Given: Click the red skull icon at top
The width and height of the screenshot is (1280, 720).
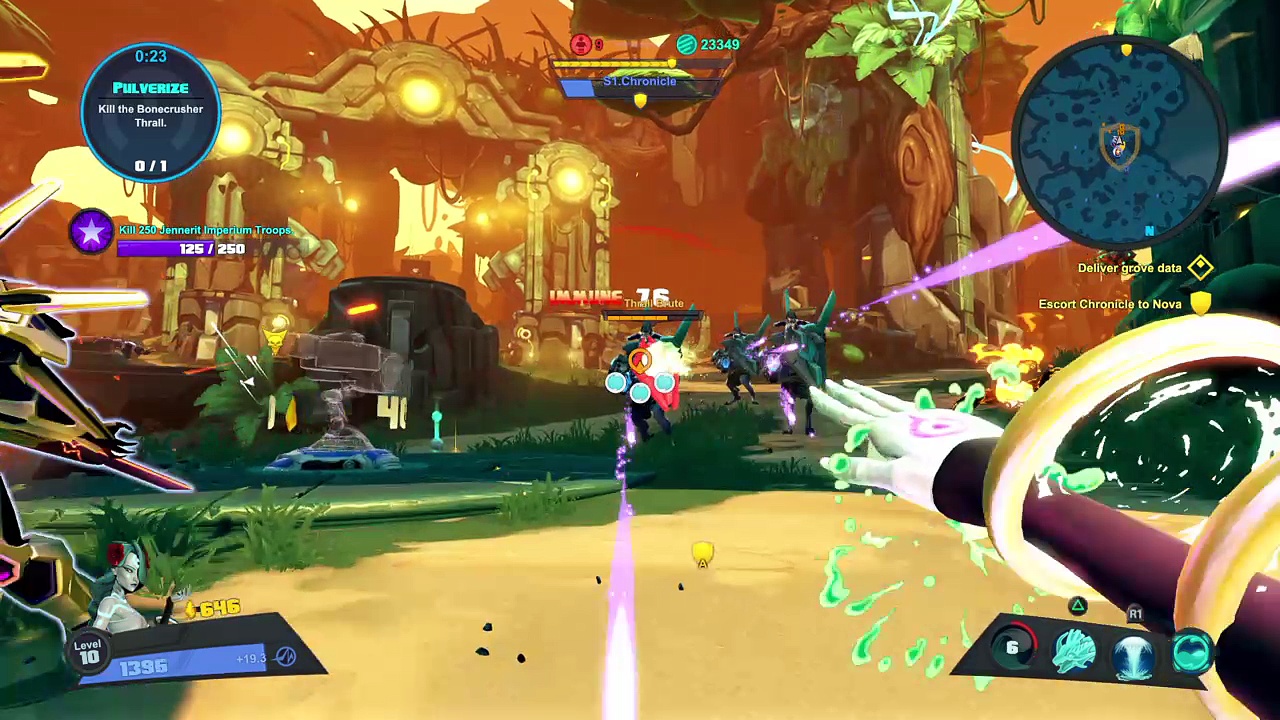Looking at the screenshot, I should pos(581,44).
